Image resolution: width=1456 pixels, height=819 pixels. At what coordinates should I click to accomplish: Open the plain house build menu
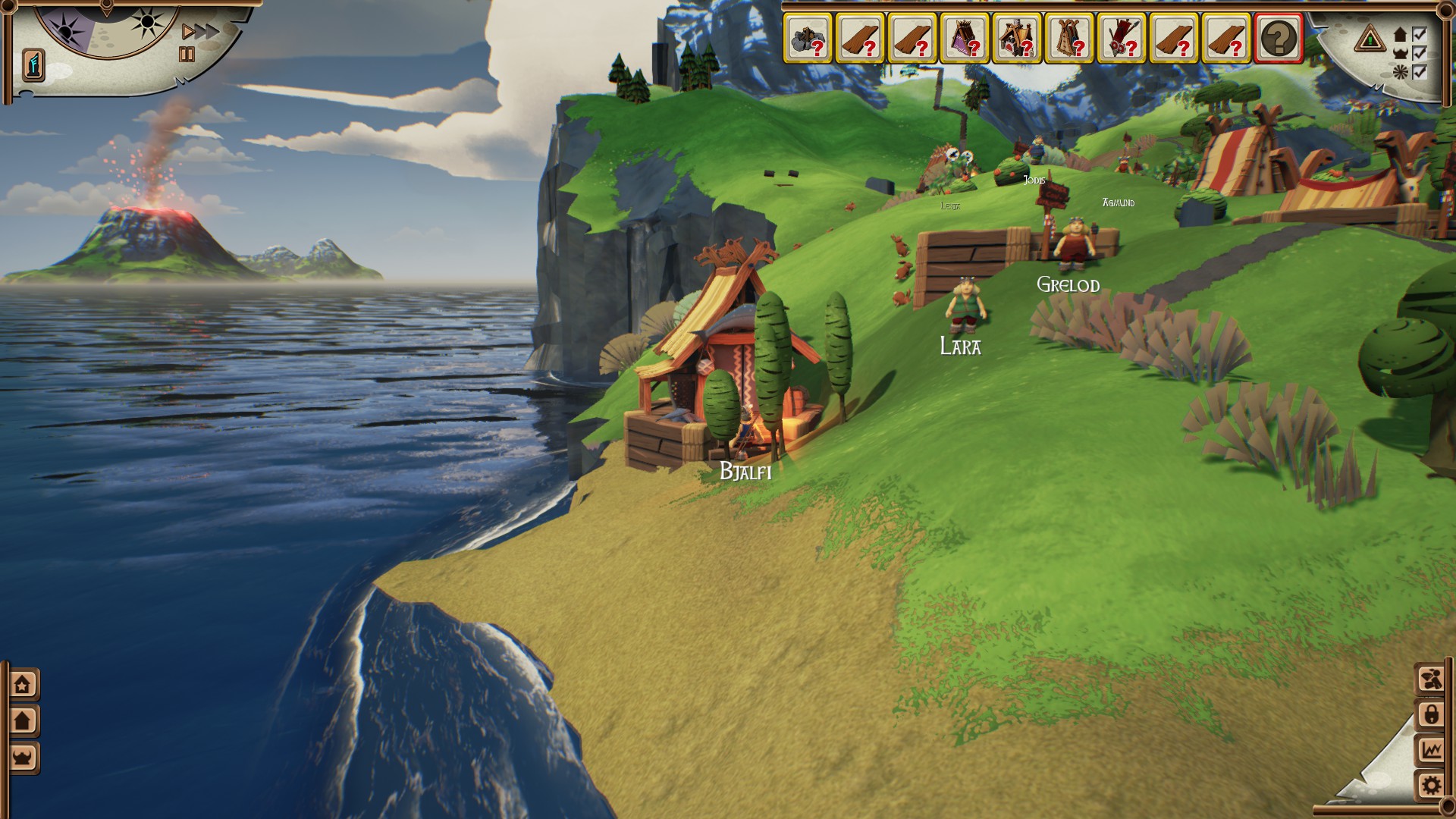(23, 720)
